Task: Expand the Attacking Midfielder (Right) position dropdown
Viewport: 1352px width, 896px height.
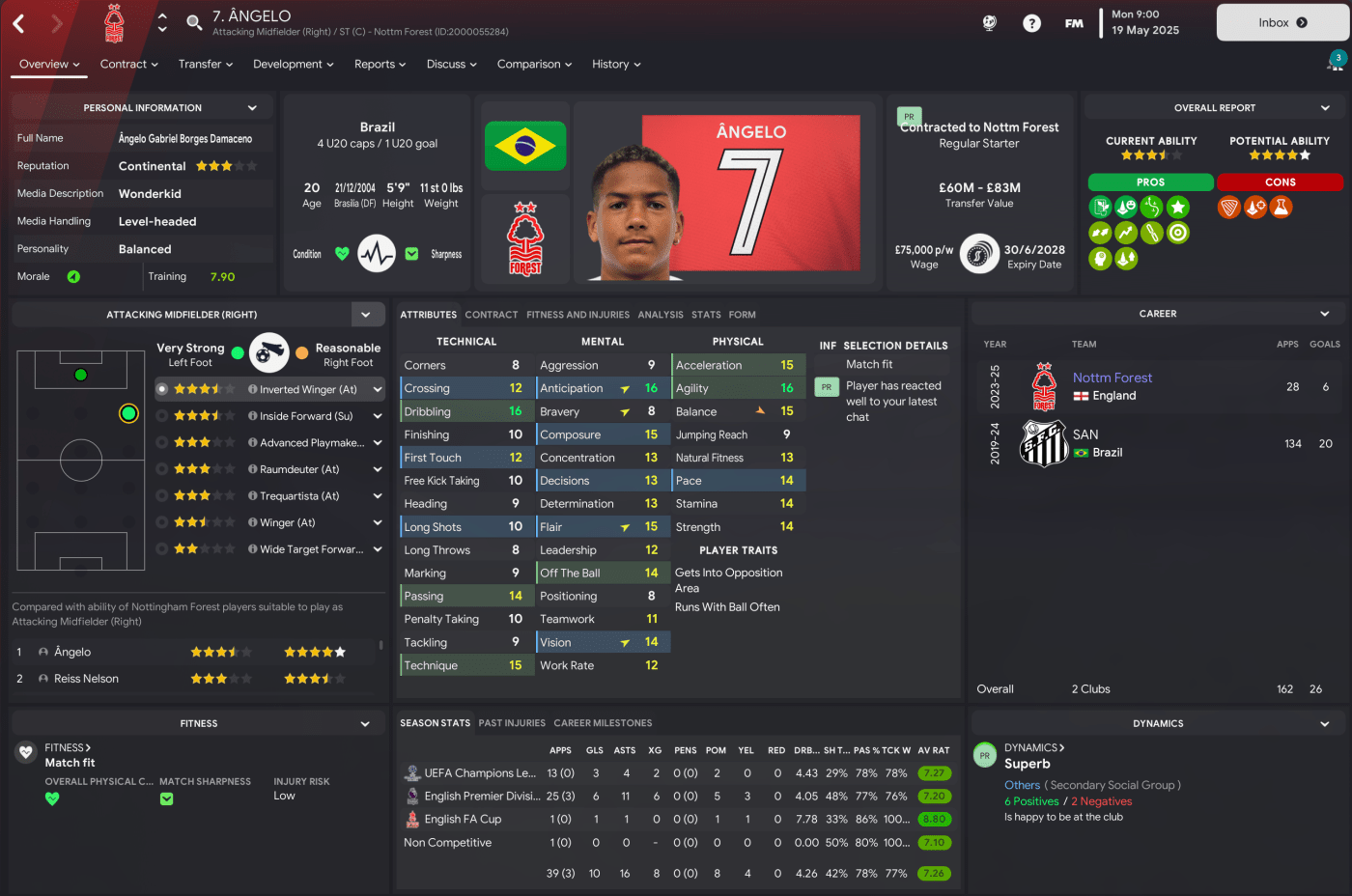Action: point(366,315)
